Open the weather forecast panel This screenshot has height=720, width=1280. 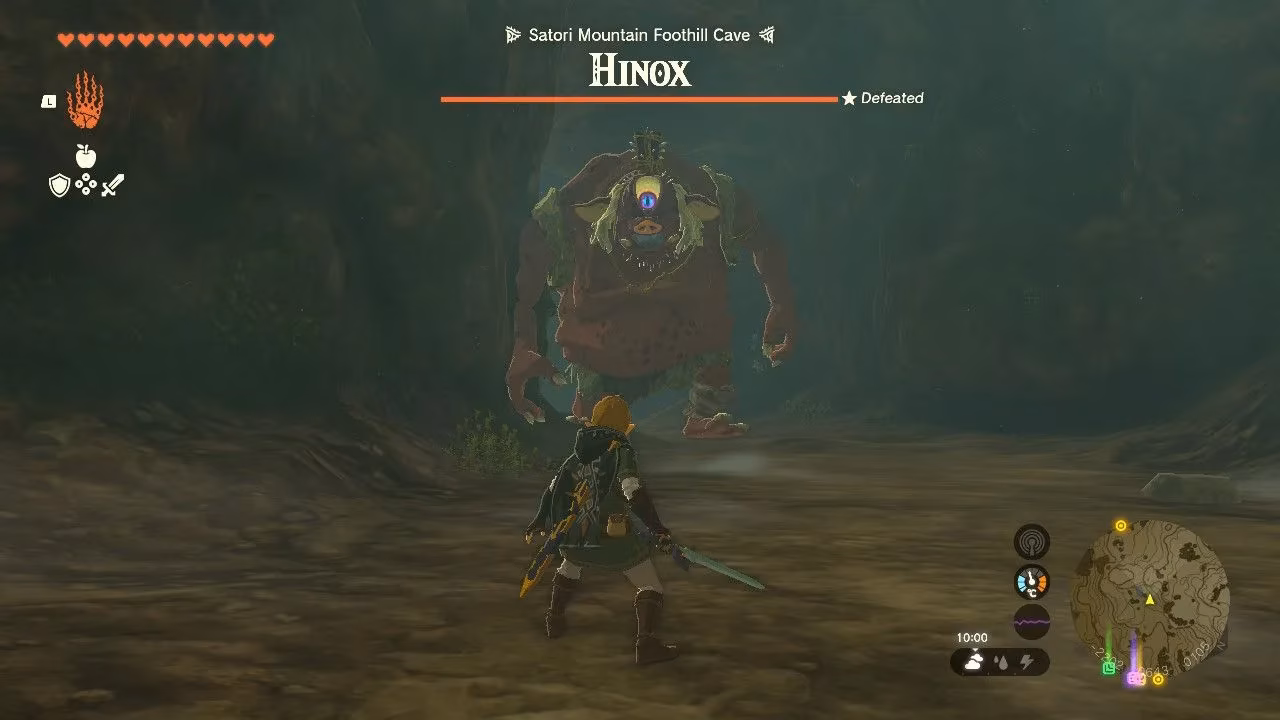tap(1000, 661)
